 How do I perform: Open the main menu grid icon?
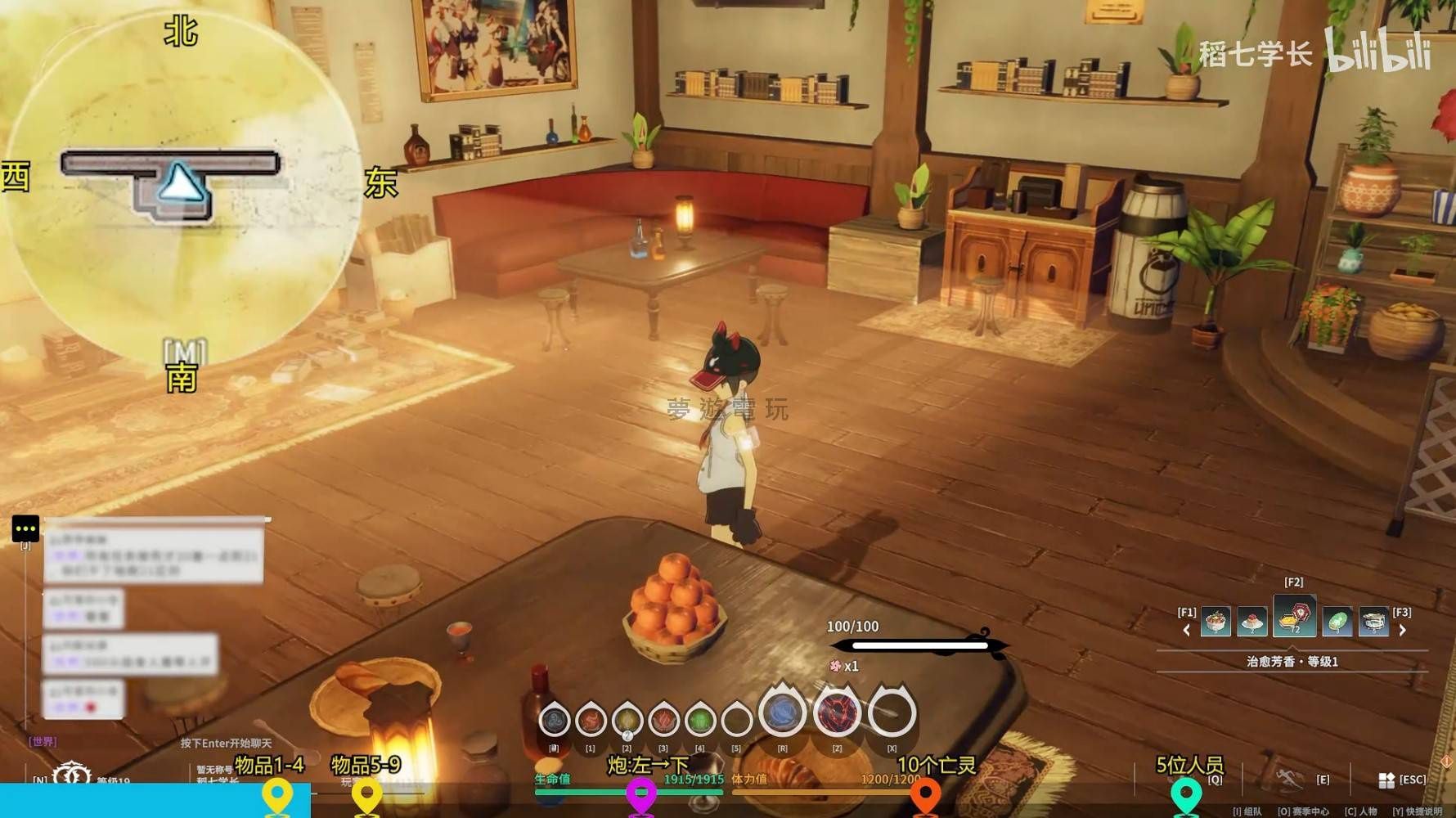click(1386, 780)
